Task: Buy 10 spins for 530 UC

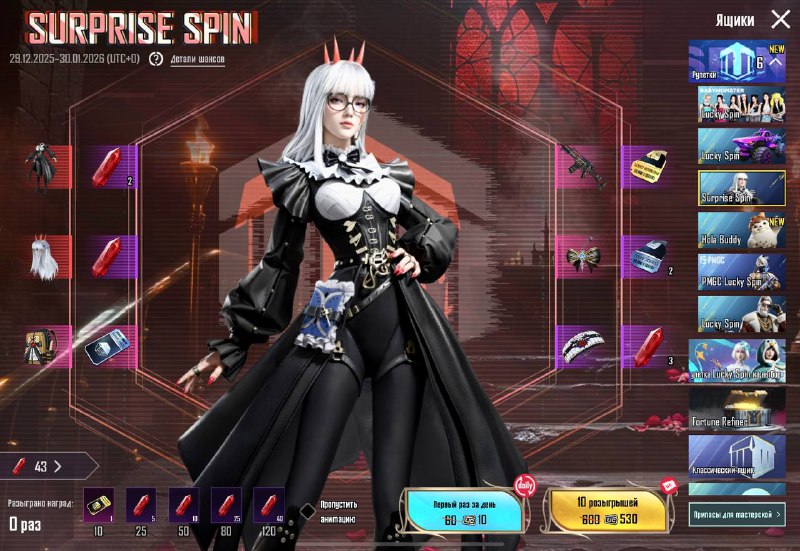Action: tap(604, 510)
